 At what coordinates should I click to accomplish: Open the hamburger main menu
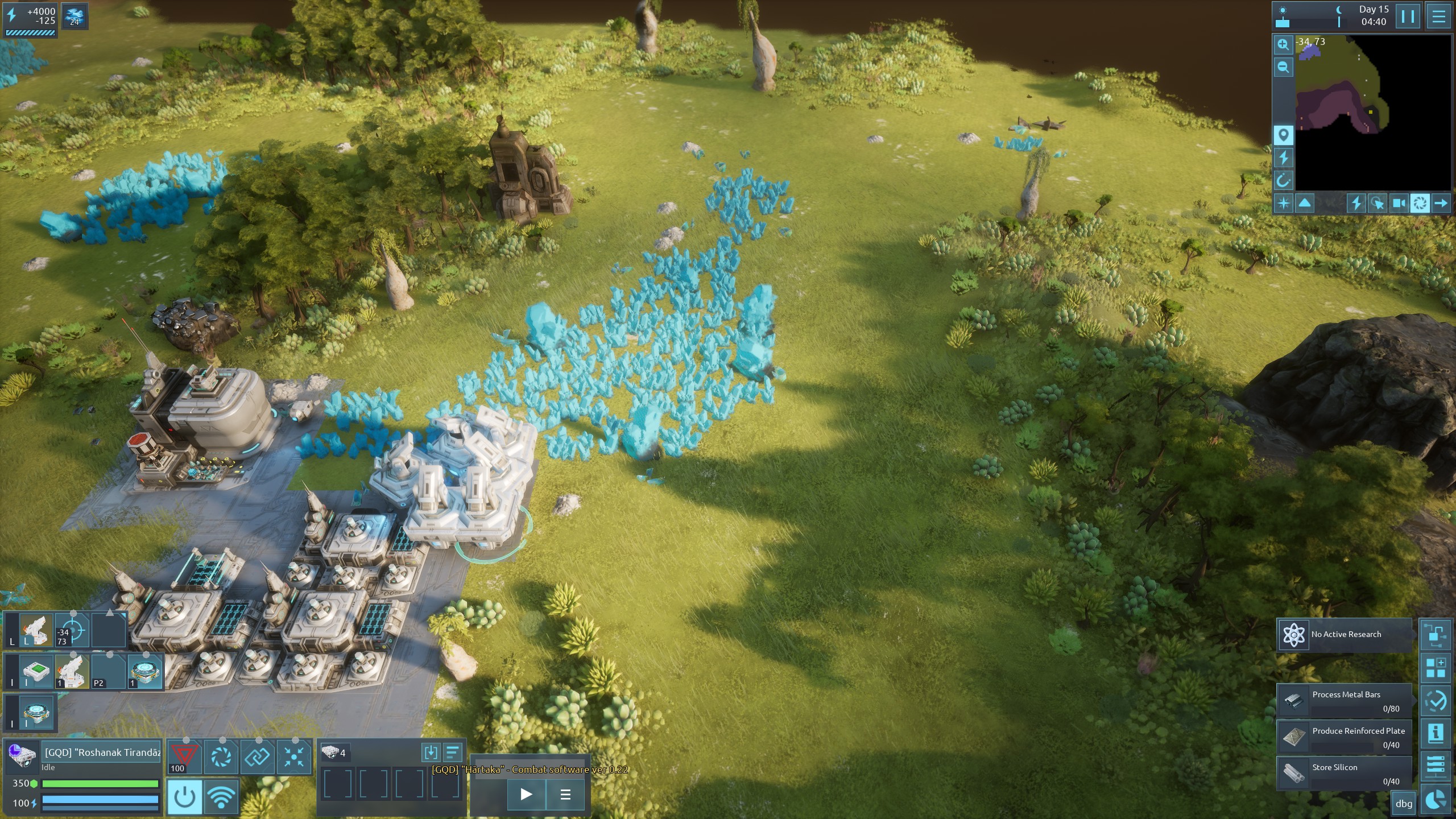(1438, 16)
